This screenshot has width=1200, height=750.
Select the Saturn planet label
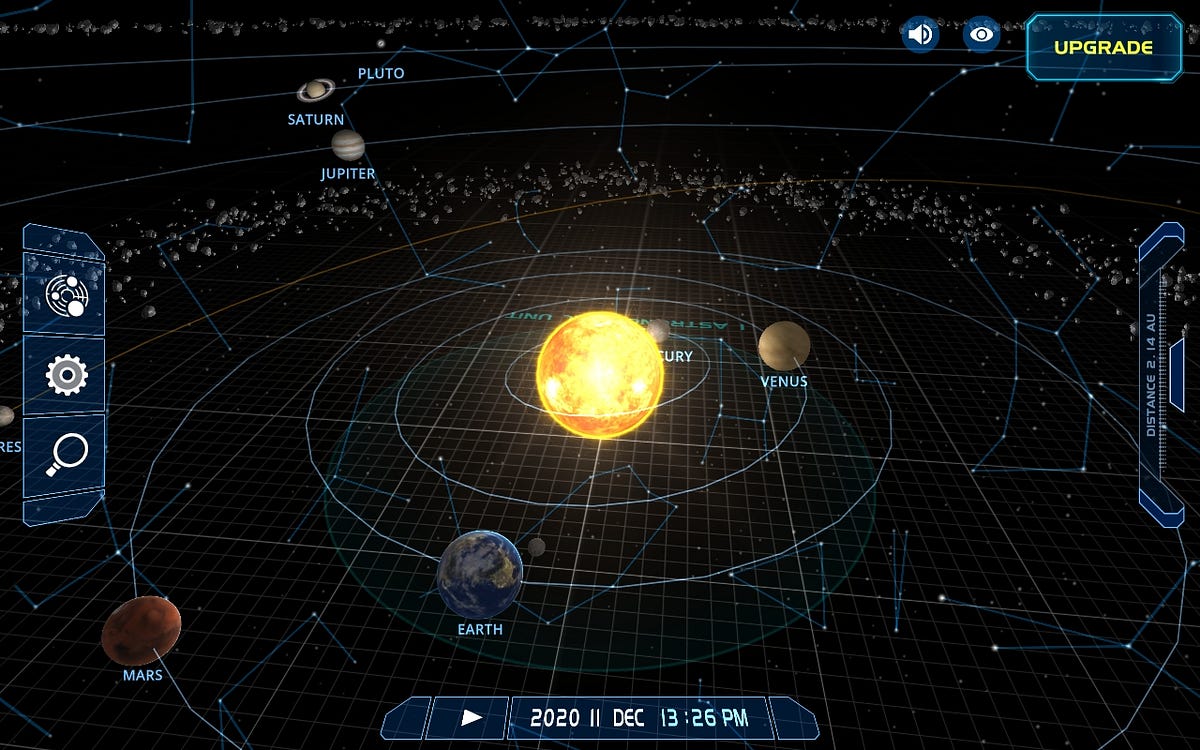click(315, 119)
